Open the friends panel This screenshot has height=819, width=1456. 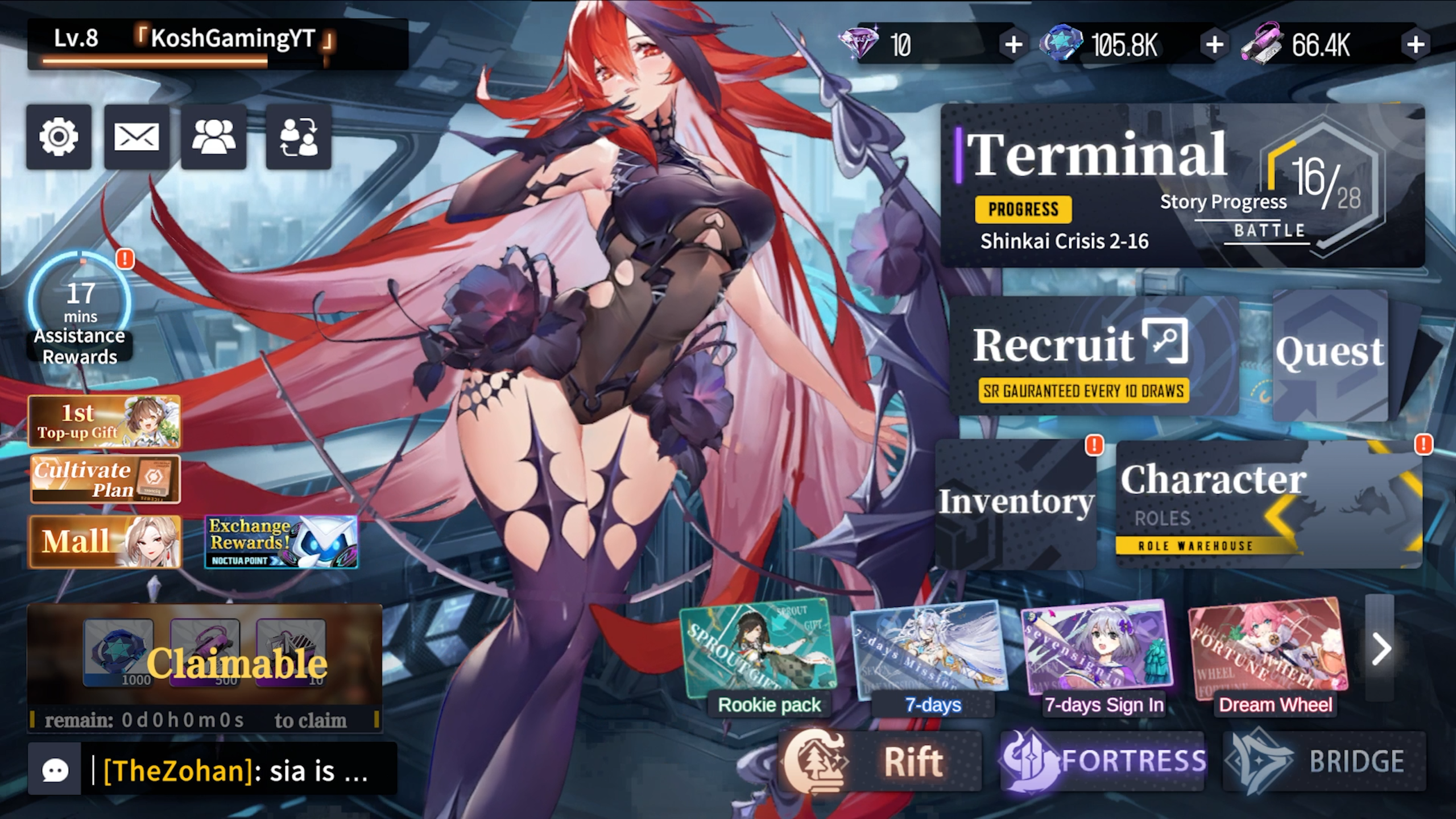[212, 136]
